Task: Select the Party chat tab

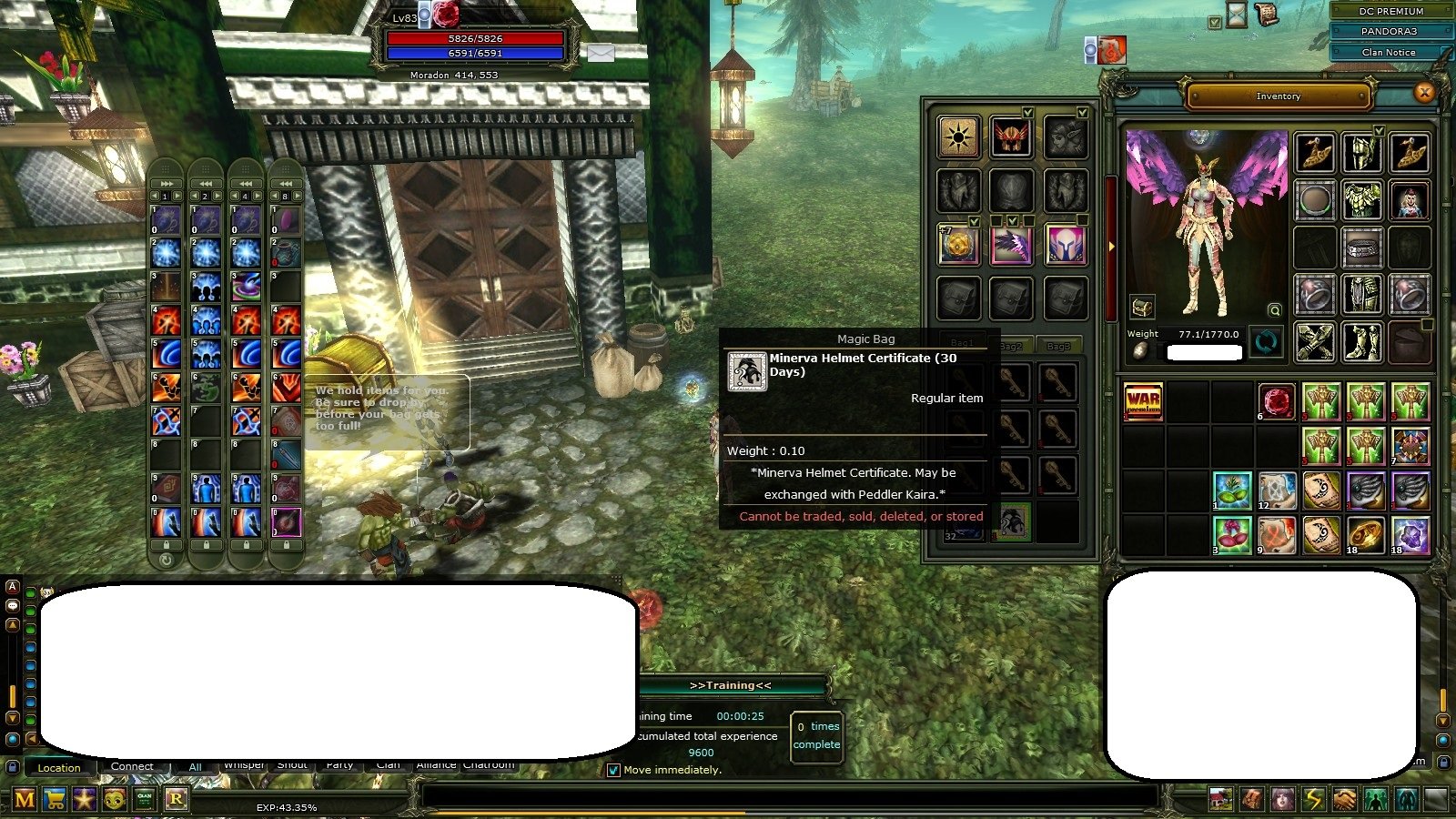Action: tap(339, 765)
